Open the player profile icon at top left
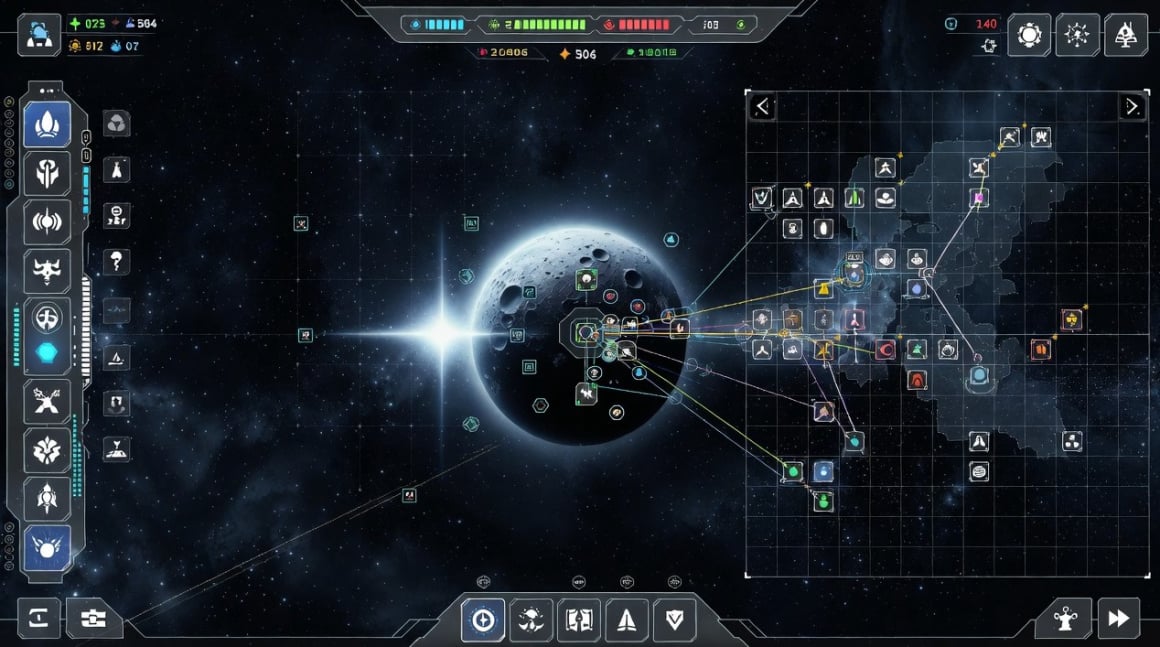 point(39,34)
